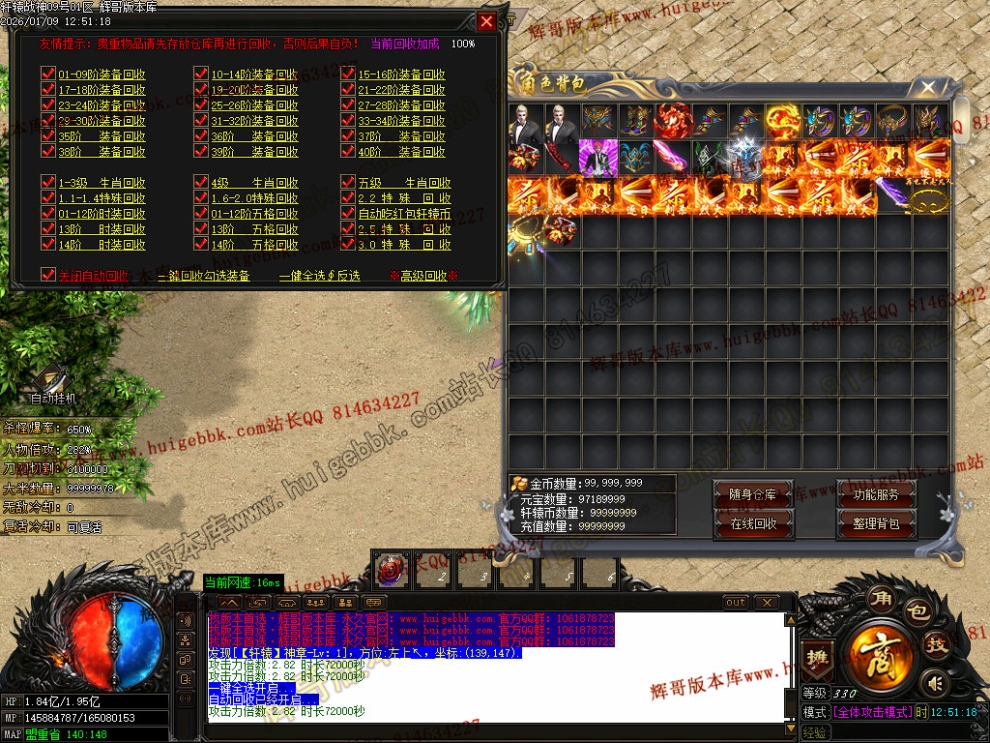
Task: Select the purple-background suited character item
Action: point(598,157)
